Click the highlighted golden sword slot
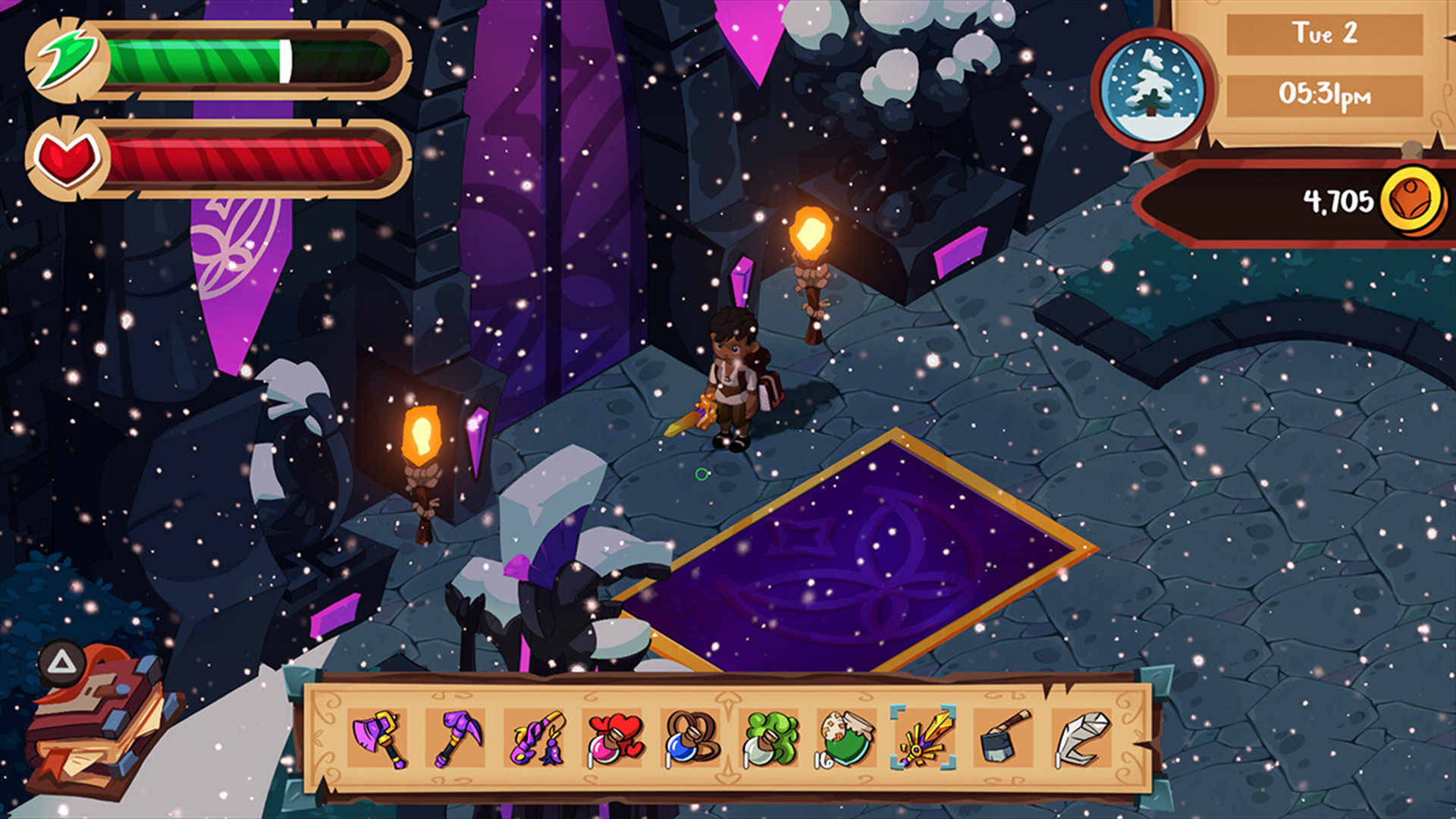The height and width of the screenshot is (819, 1456). pos(924,738)
